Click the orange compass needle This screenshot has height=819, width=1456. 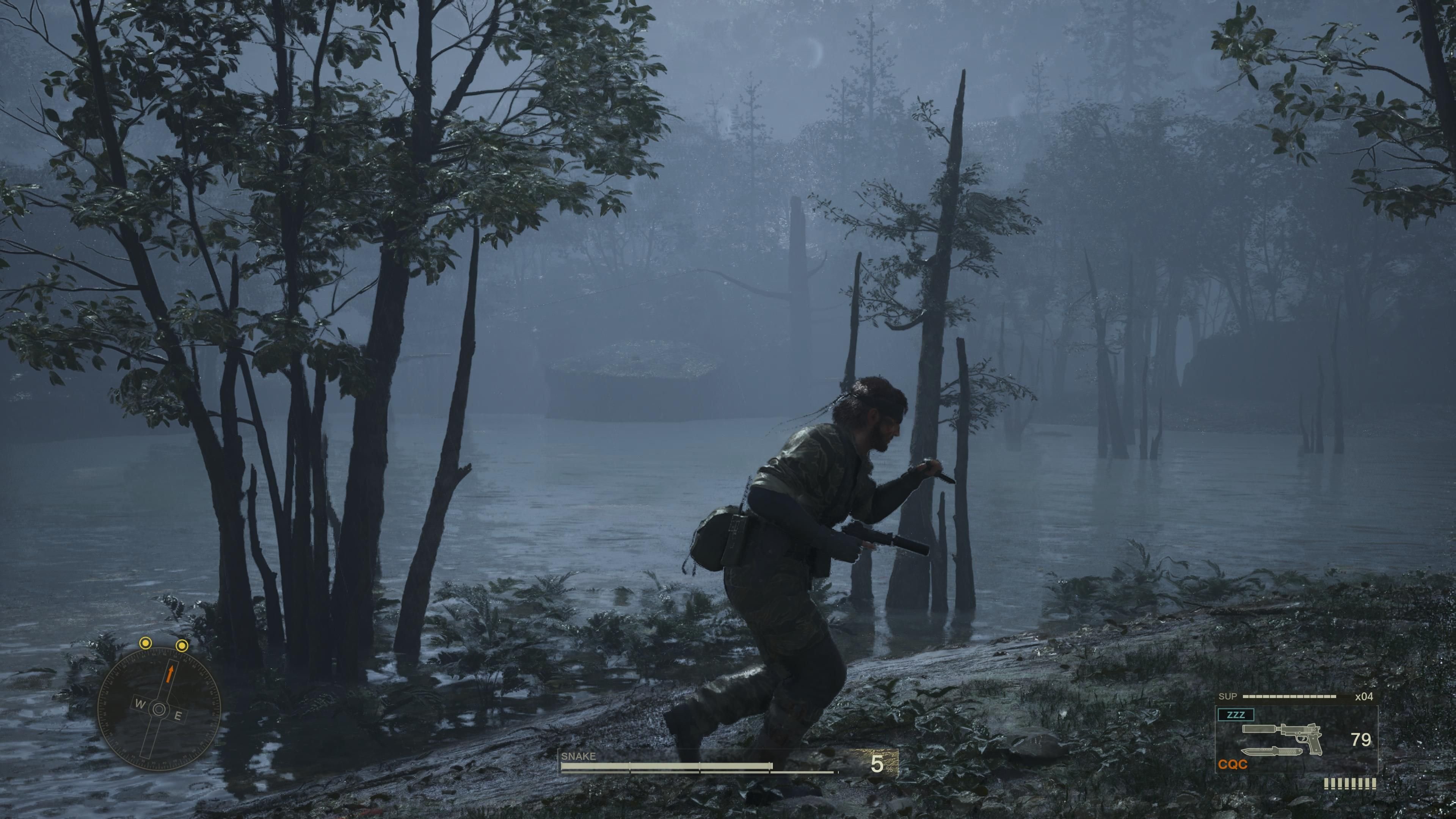(x=170, y=674)
